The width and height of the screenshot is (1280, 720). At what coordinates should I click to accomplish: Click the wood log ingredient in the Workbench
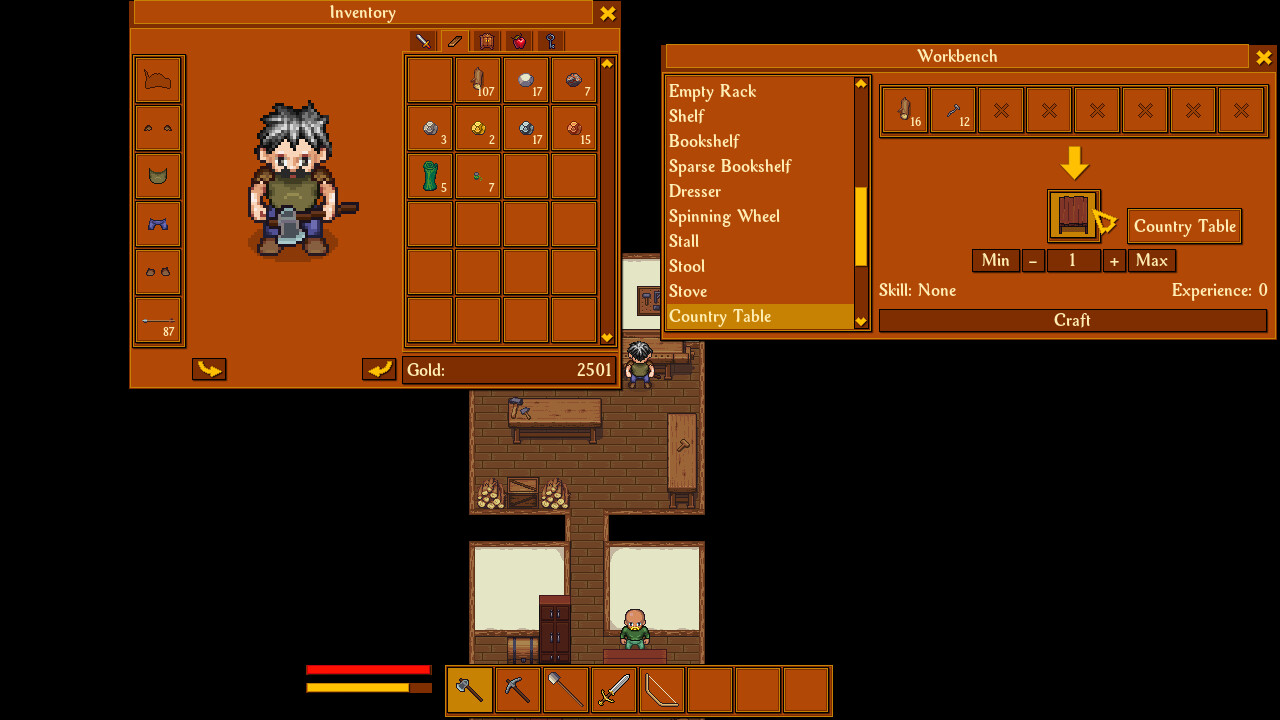tap(904, 110)
